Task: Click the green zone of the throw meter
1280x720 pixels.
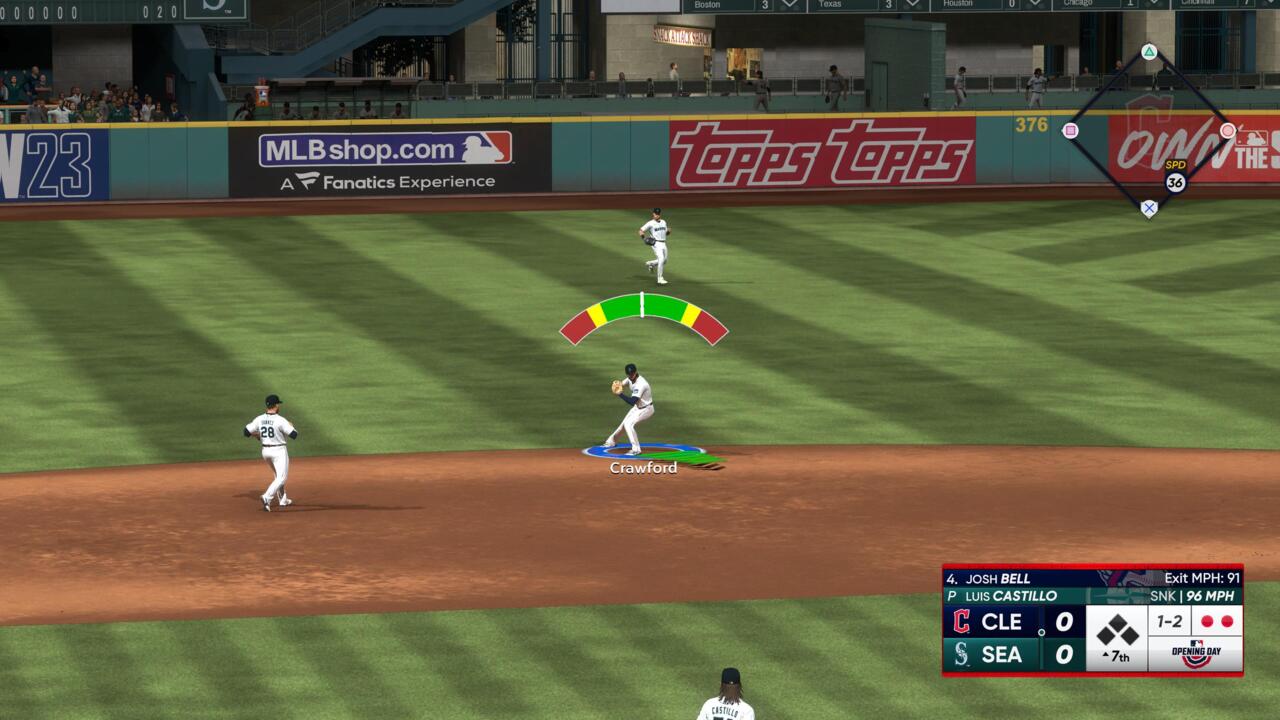Action: click(x=643, y=306)
